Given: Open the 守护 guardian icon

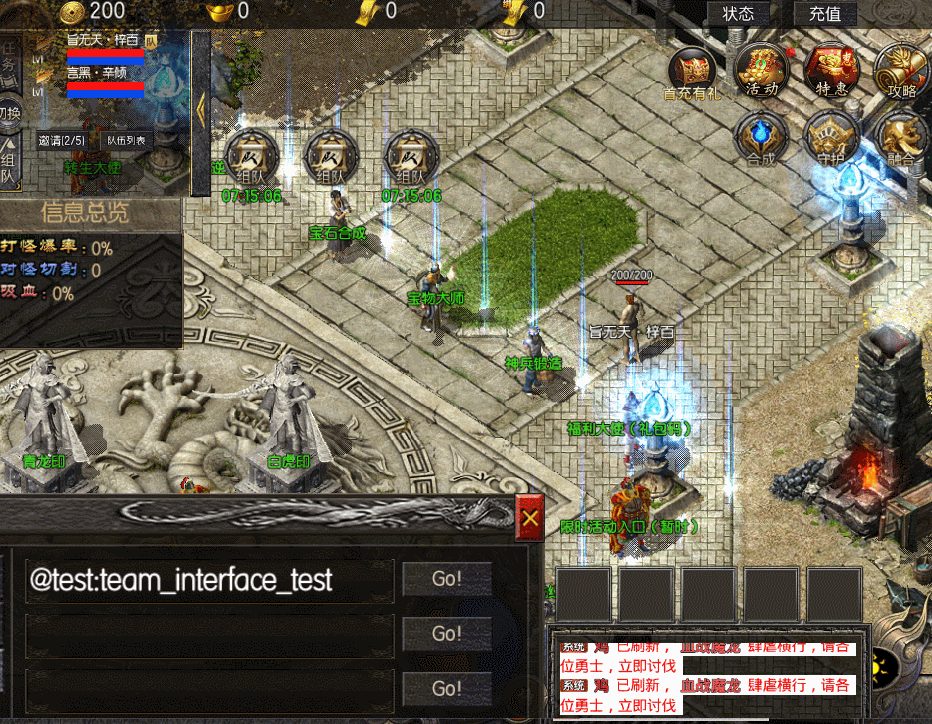Looking at the screenshot, I should coord(831,137).
